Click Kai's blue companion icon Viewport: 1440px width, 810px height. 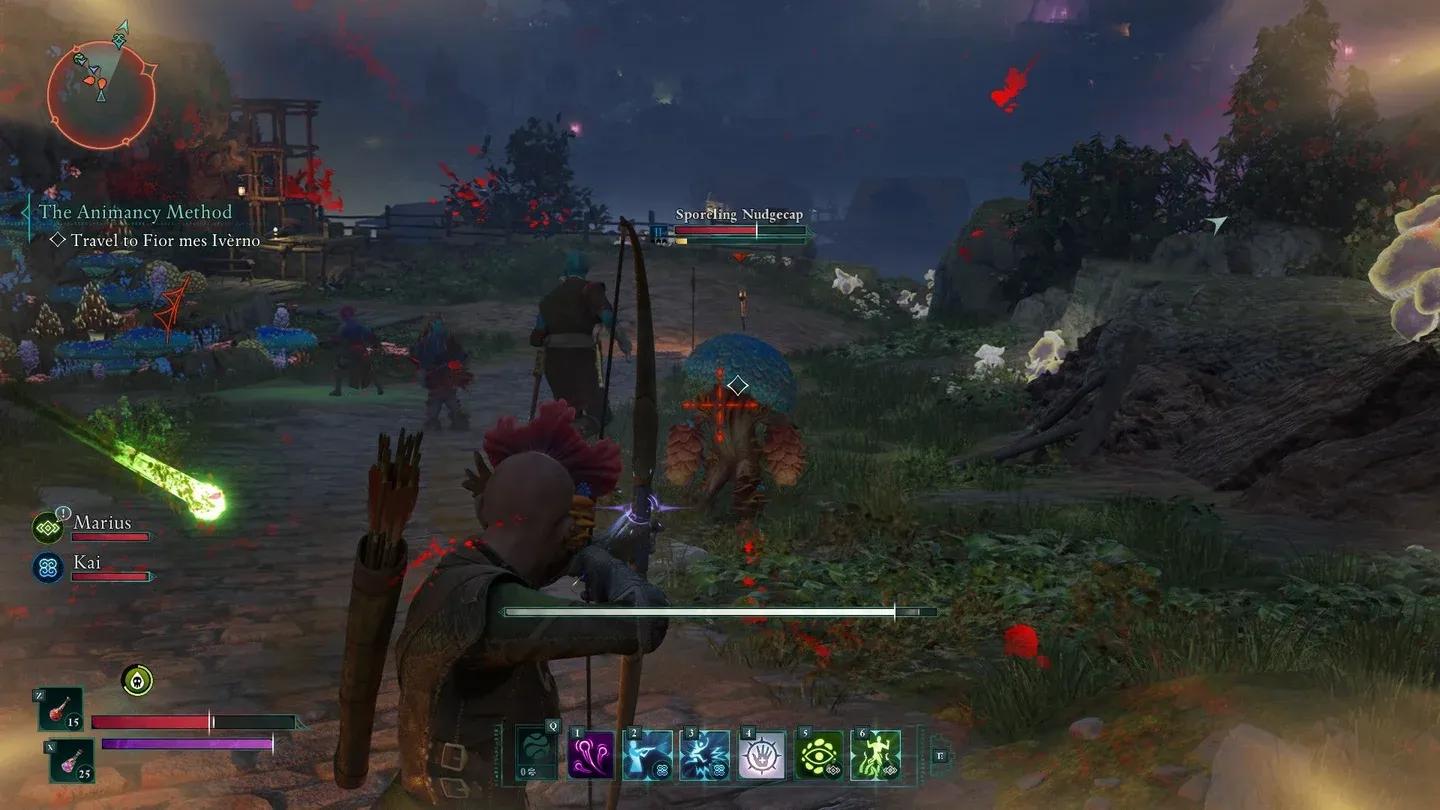[48, 567]
